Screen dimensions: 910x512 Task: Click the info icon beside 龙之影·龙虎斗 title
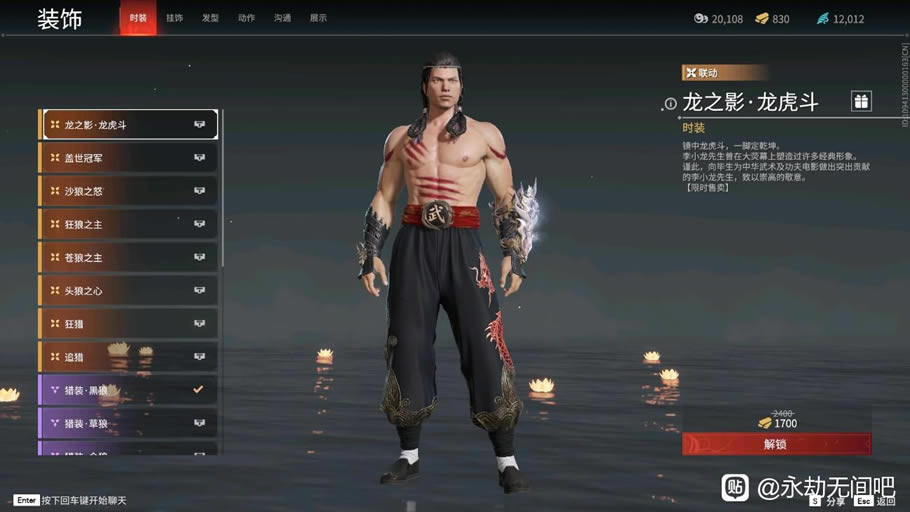671,104
